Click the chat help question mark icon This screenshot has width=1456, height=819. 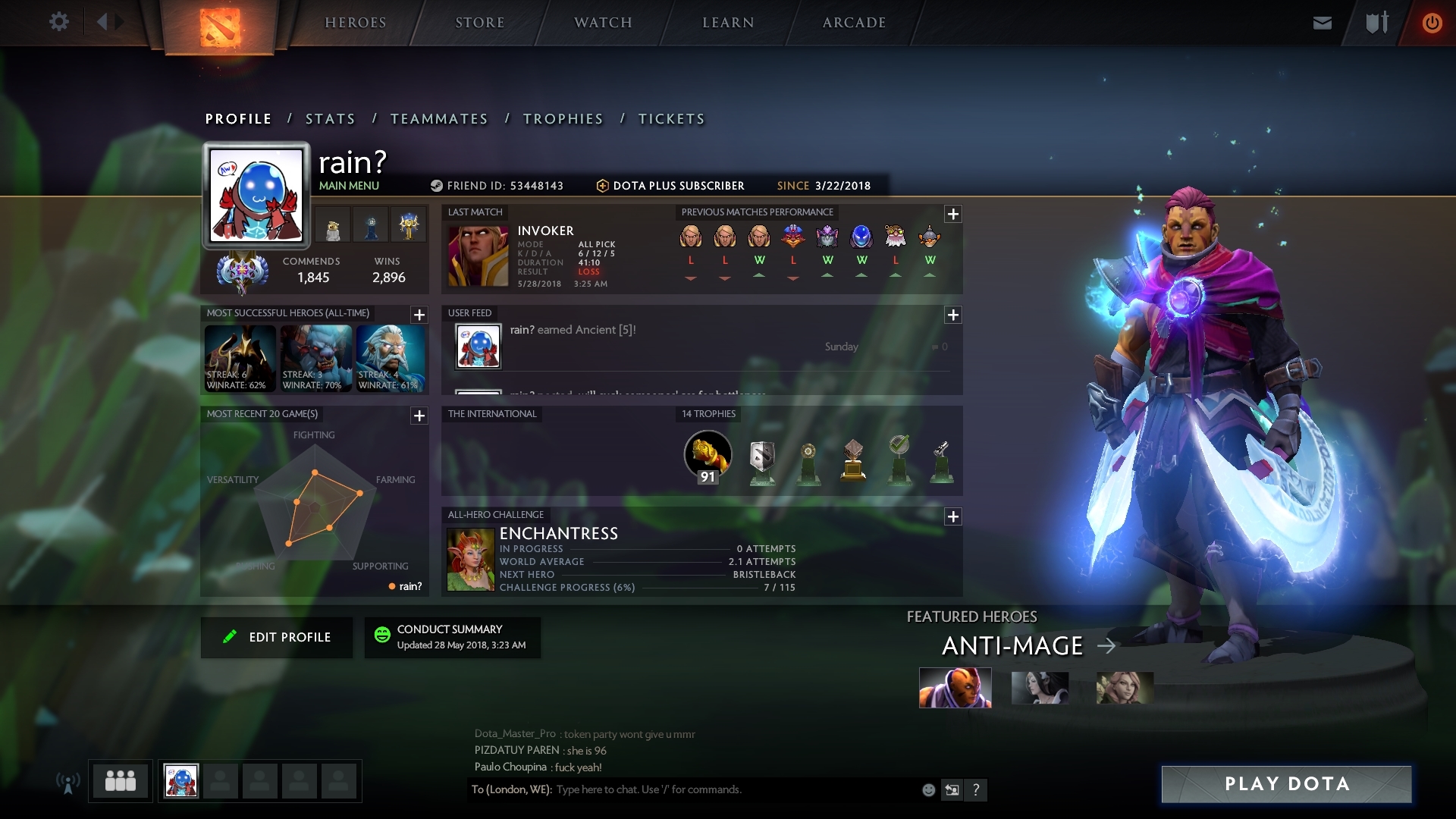pos(977,789)
